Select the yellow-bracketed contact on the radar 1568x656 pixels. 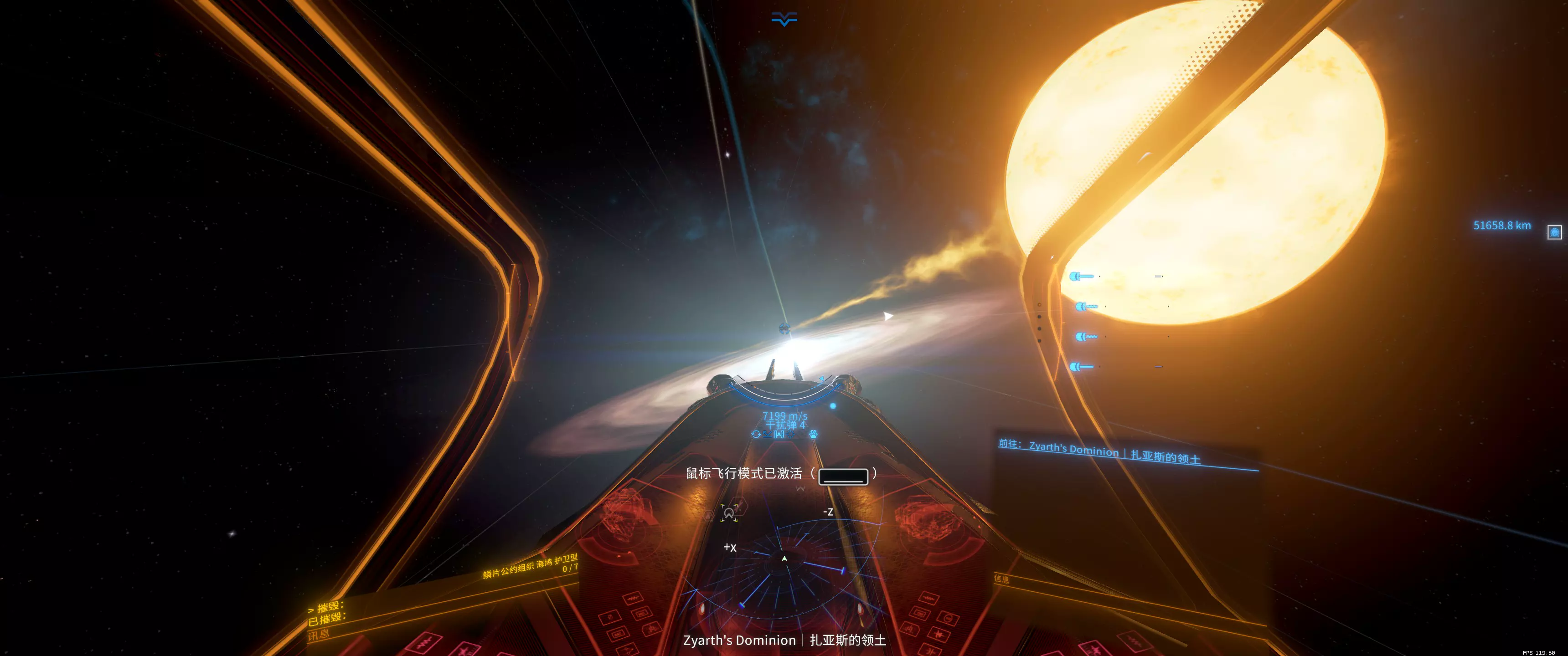728,513
